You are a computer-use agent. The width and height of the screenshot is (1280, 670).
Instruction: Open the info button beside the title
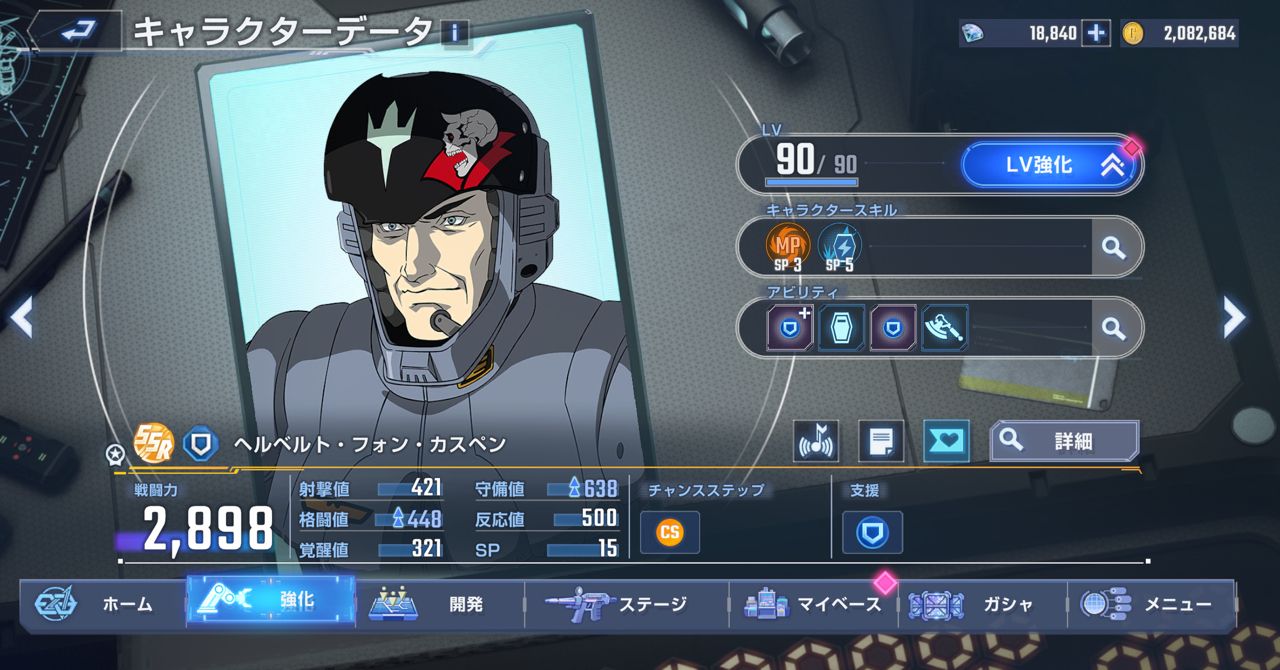[455, 33]
